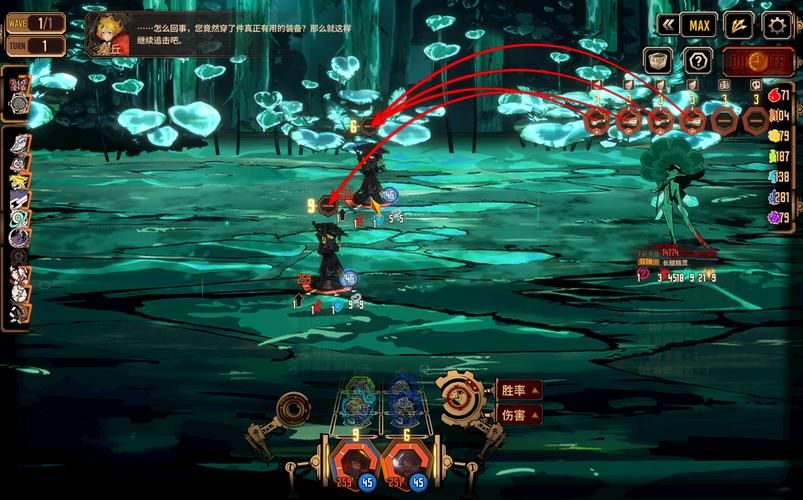Click the MAX speed button
803x500 pixels.
pyautogui.click(x=699, y=24)
